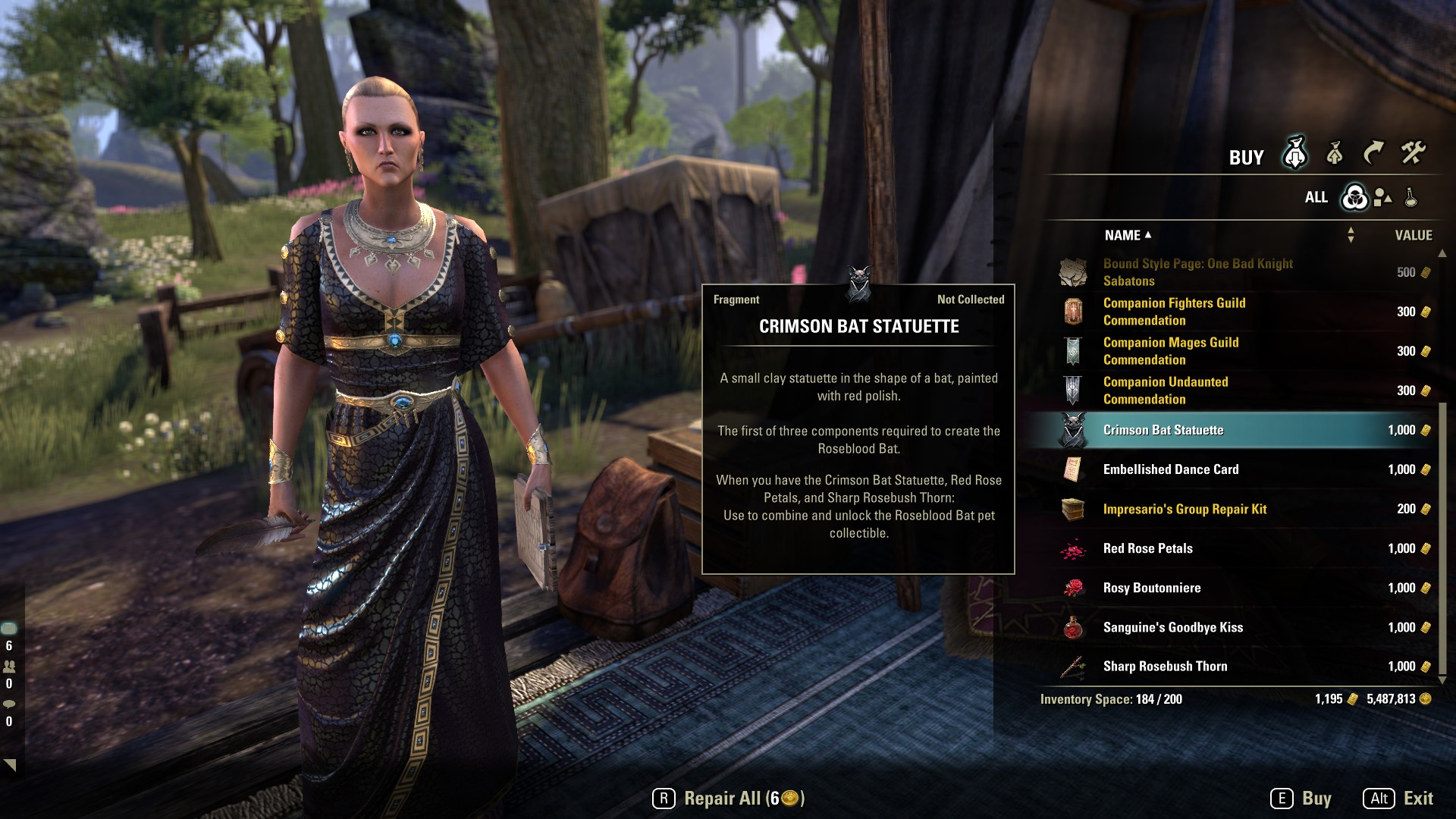Pick the Rosy Boutonniere item

click(x=1152, y=588)
